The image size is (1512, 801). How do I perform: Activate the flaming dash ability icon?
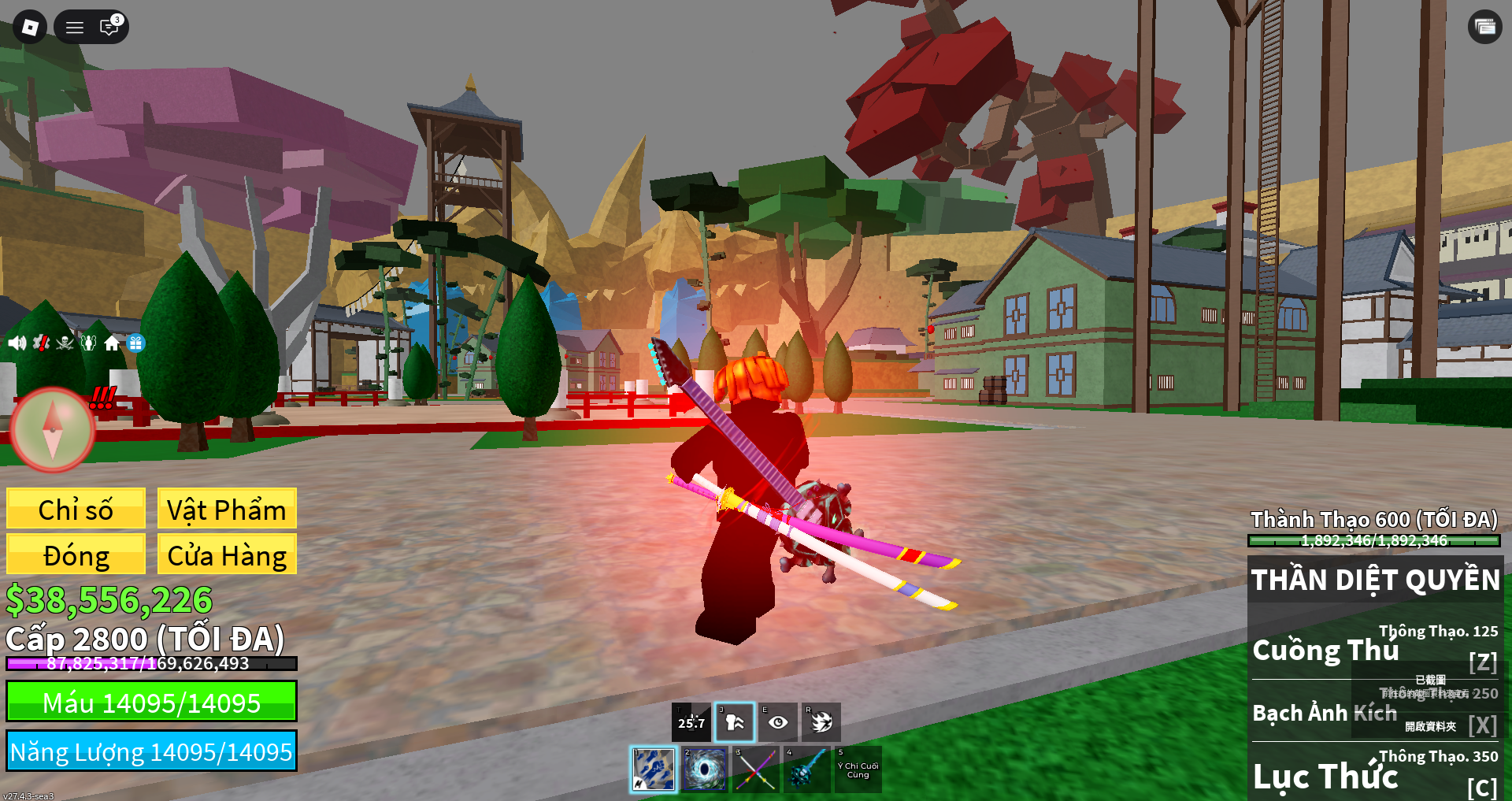click(x=821, y=721)
